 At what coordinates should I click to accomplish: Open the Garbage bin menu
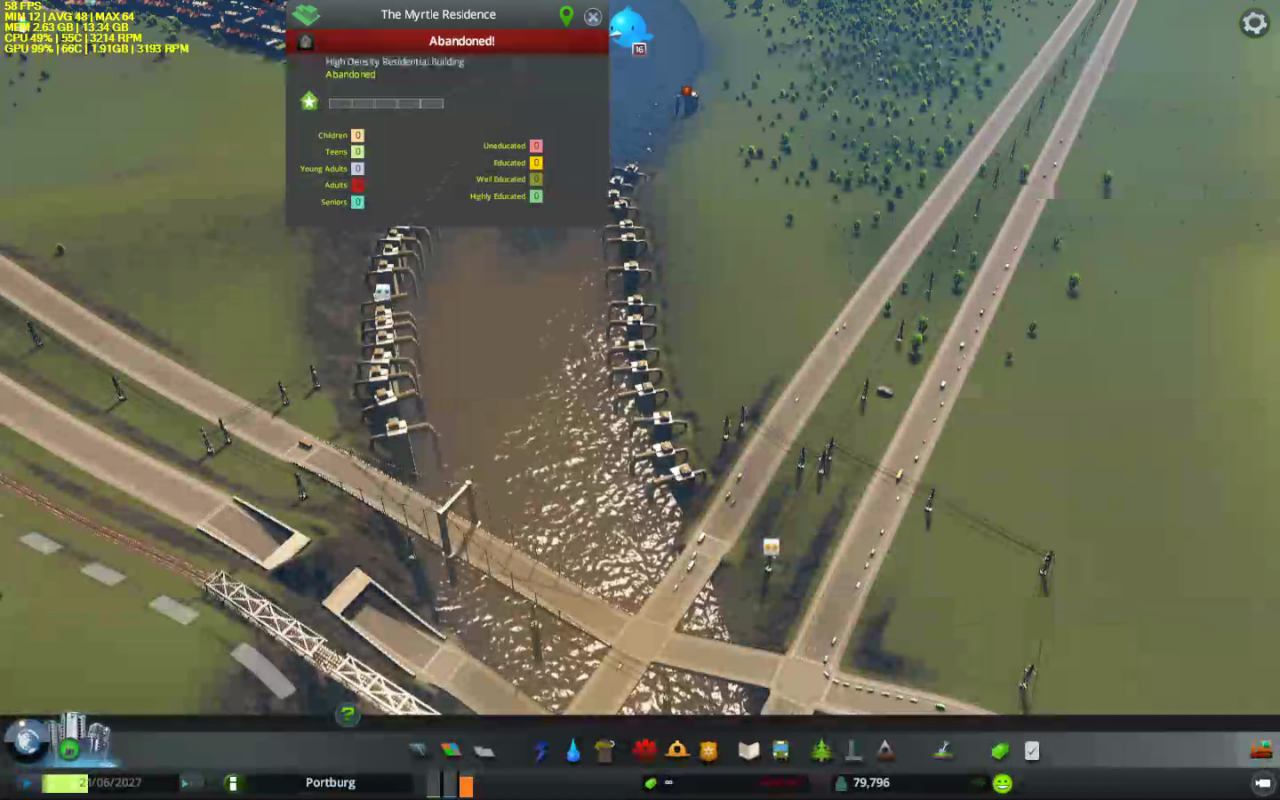[x=604, y=751]
